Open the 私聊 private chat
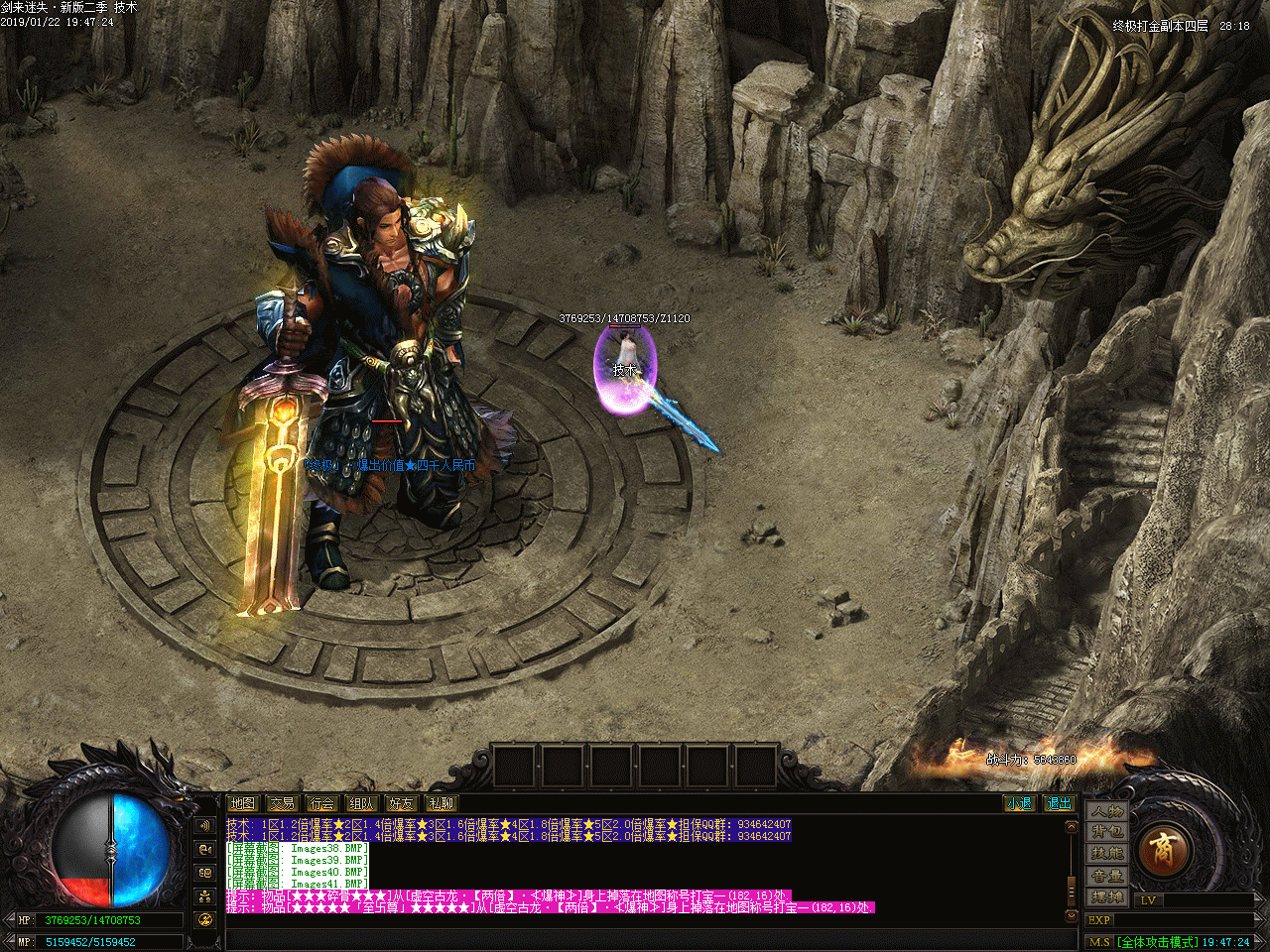 point(441,803)
